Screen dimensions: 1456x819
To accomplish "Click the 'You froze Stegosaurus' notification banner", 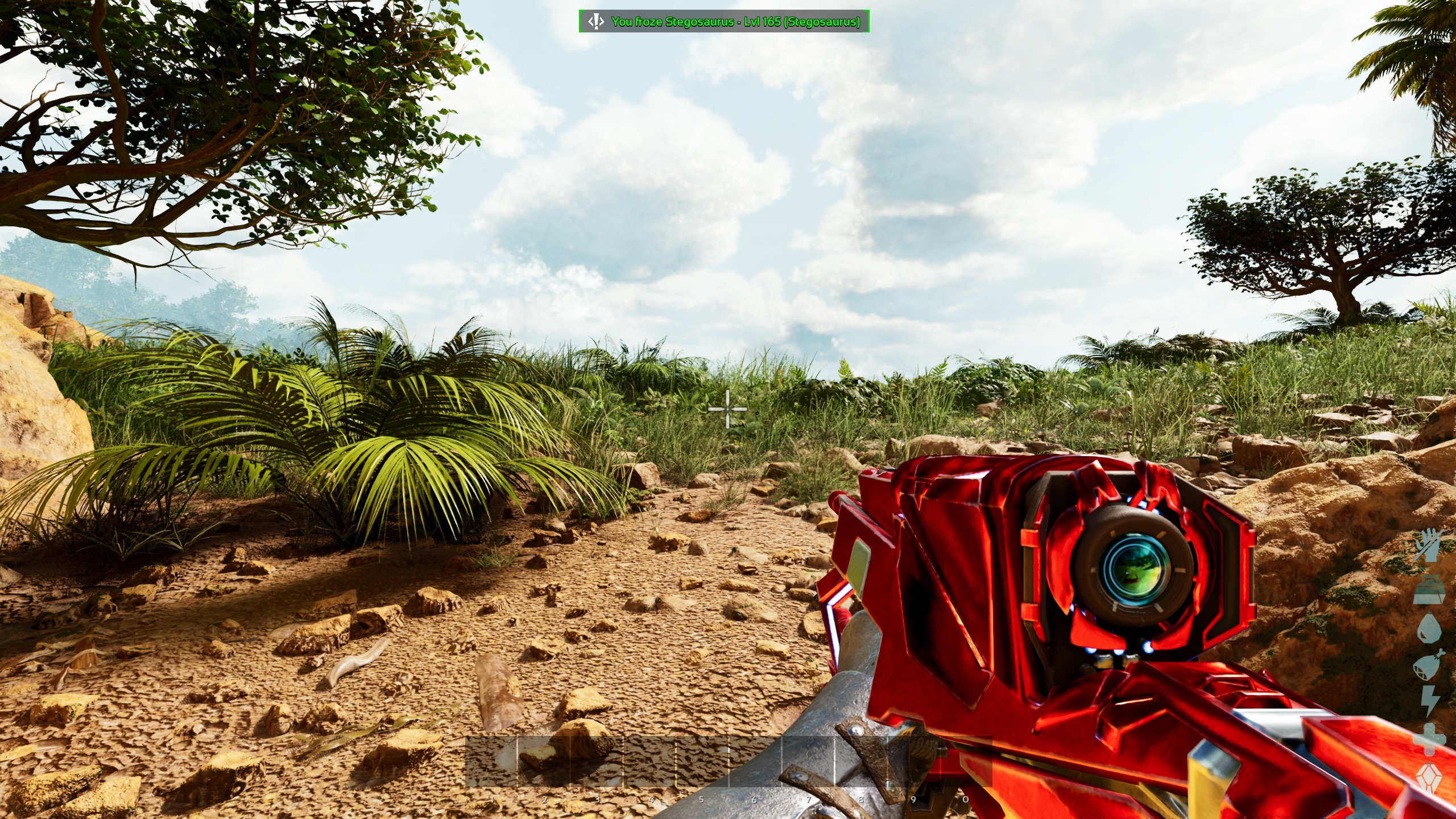I will pyautogui.click(x=723, y=22).
